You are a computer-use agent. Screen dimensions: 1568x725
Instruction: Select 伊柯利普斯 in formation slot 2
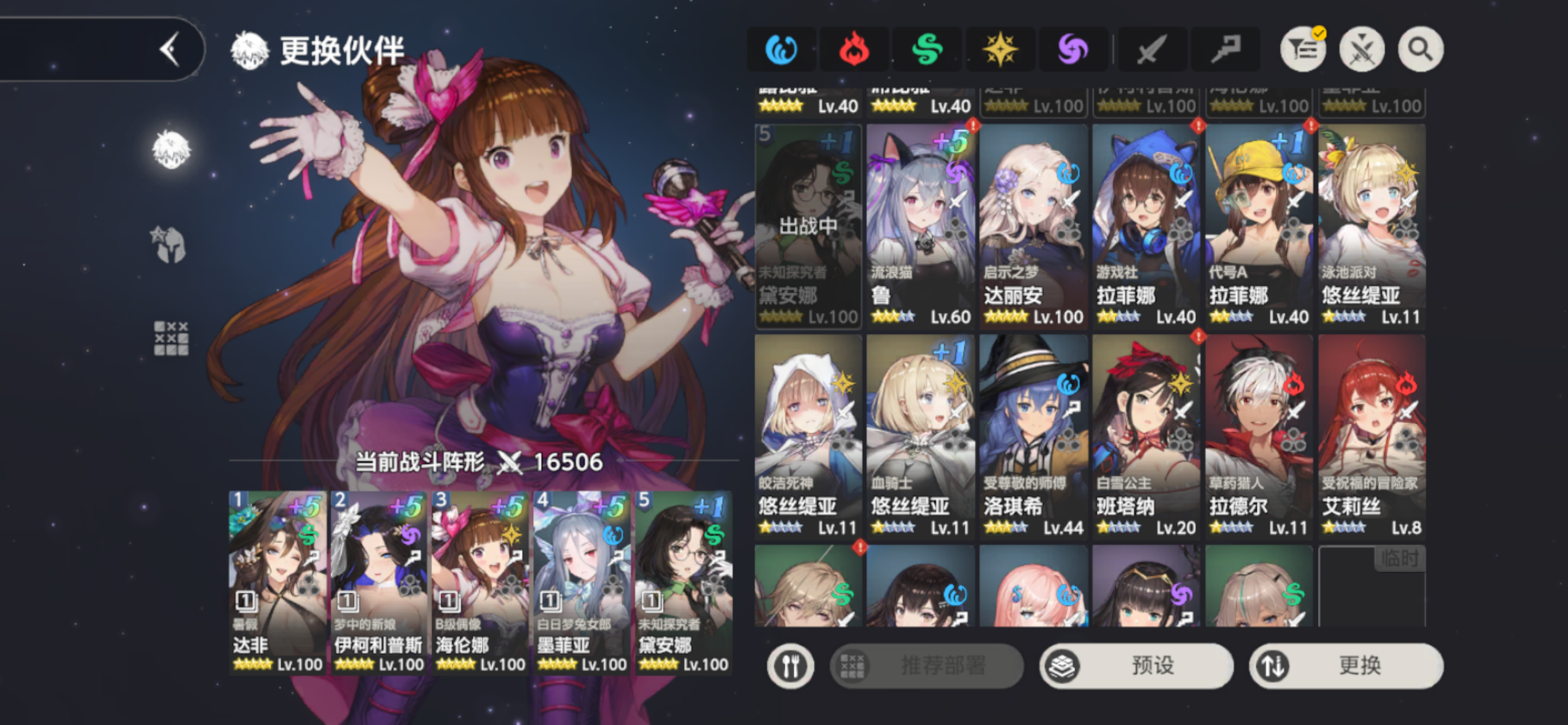(379, 582)
